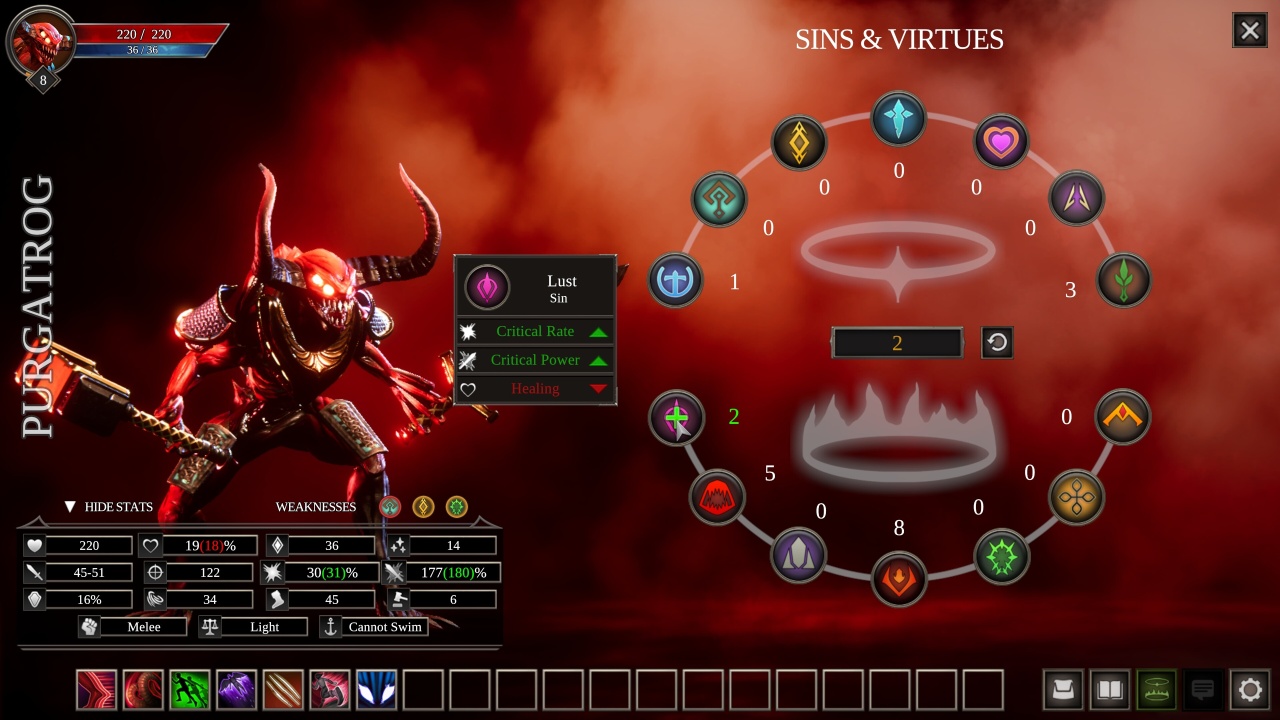
Task: Select the green leaf virtue icon
Action: 1123,280
